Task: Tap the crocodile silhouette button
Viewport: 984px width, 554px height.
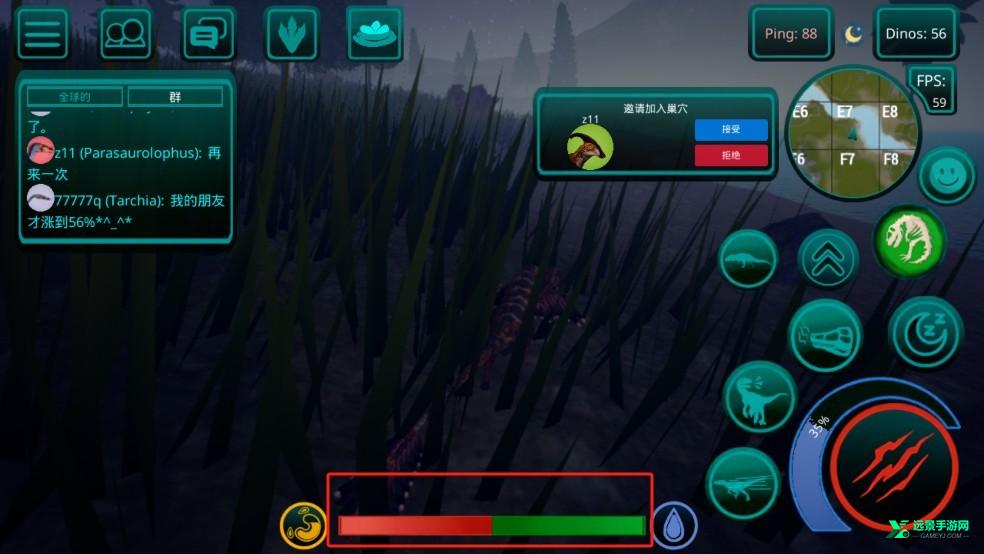Action: [748, 259]
